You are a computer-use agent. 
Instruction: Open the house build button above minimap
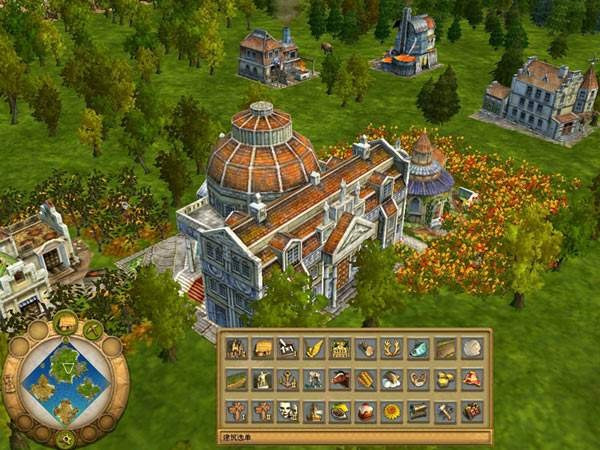click(66, 322)
